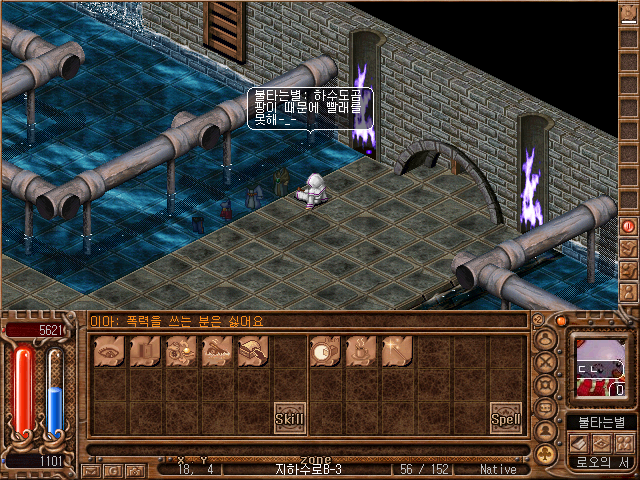
Task: Select the scroll skill icon
Action: pyautogui.click(x=145, y=351)
